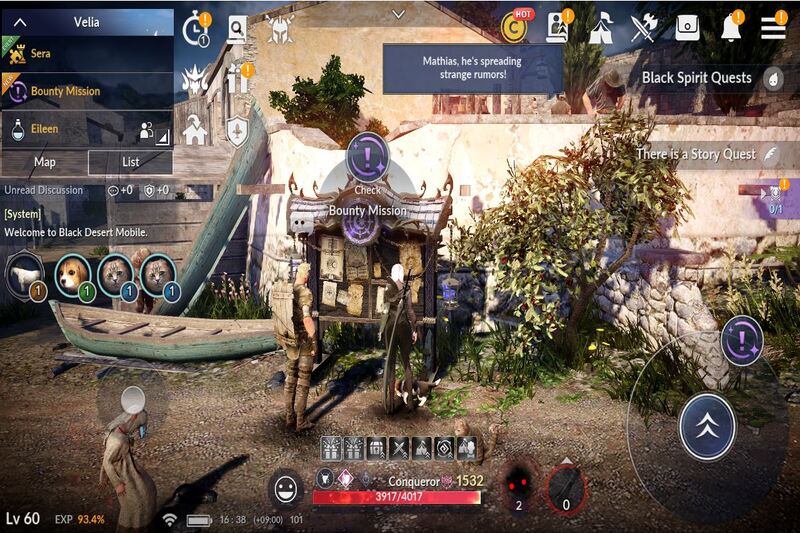This screenshot has height=533, width=800.
Task: Open the HOT gold coin shop icon
Action: pyautogui.click(x=515, y=28)
